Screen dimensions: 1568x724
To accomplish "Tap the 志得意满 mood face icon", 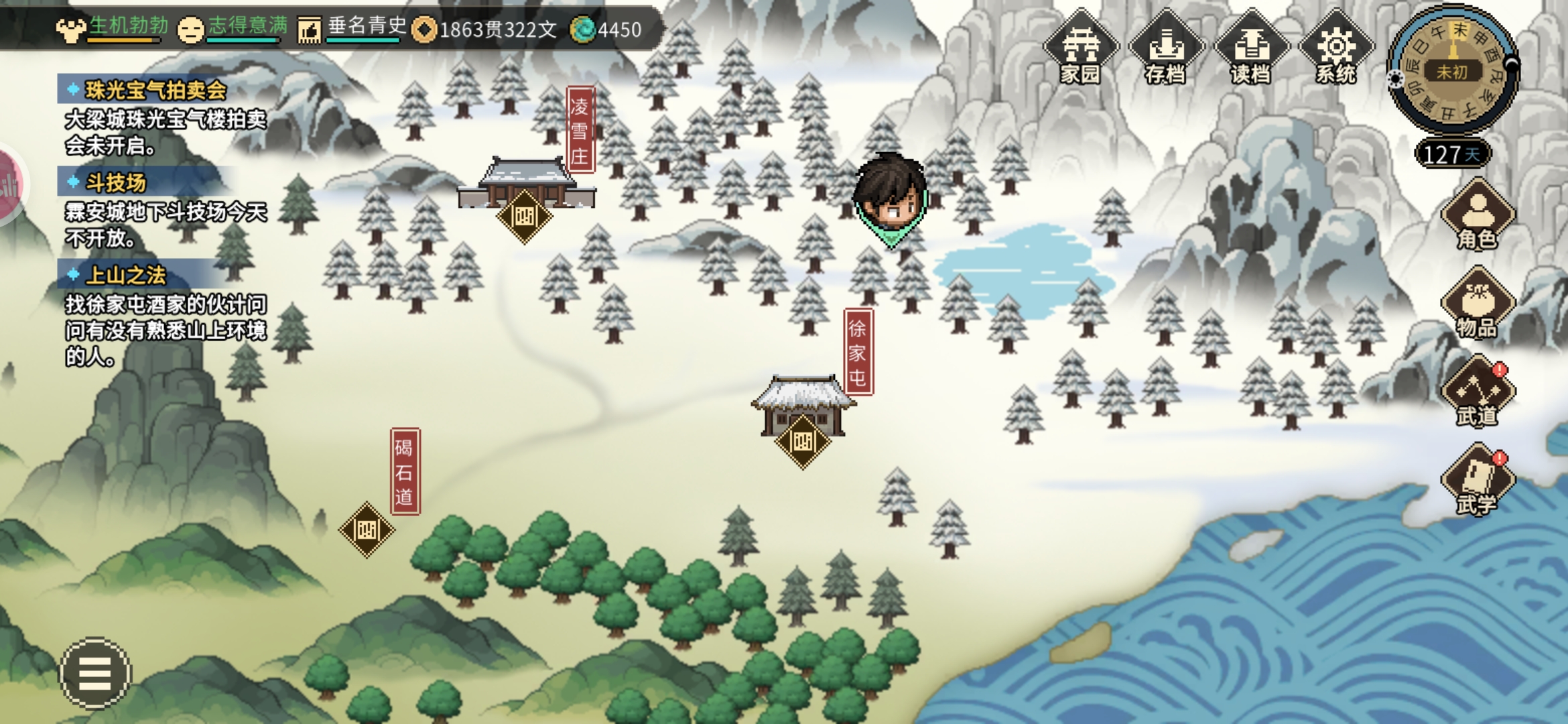I will pyautogui.click(x=190, y=30).
